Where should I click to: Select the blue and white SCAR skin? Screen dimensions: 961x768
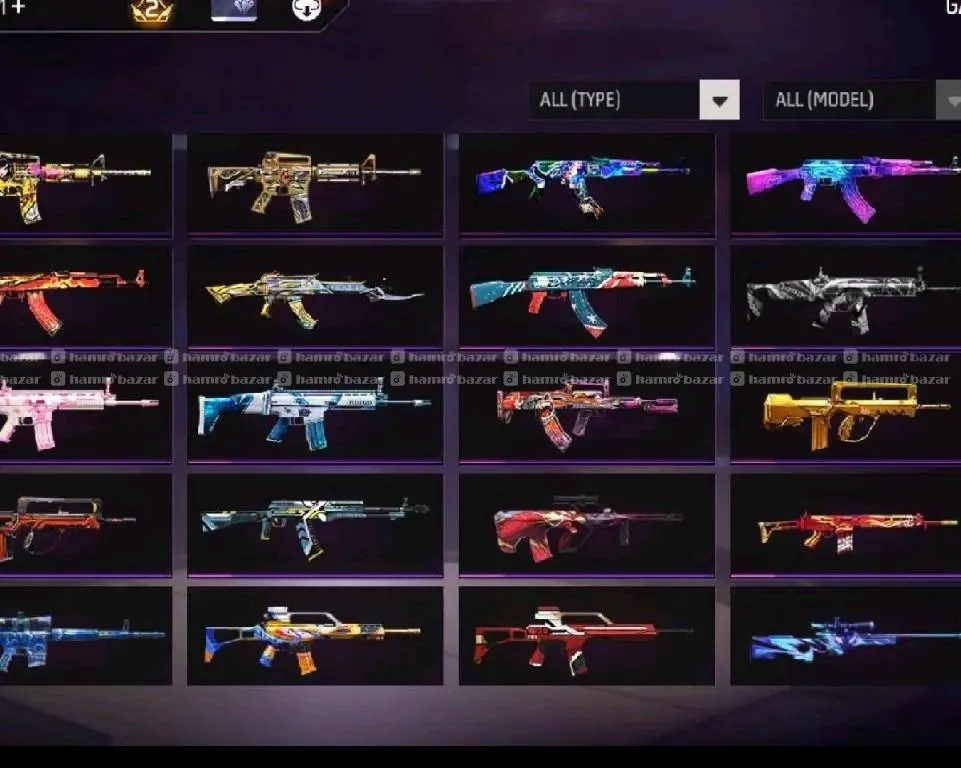tap(314, 410)
